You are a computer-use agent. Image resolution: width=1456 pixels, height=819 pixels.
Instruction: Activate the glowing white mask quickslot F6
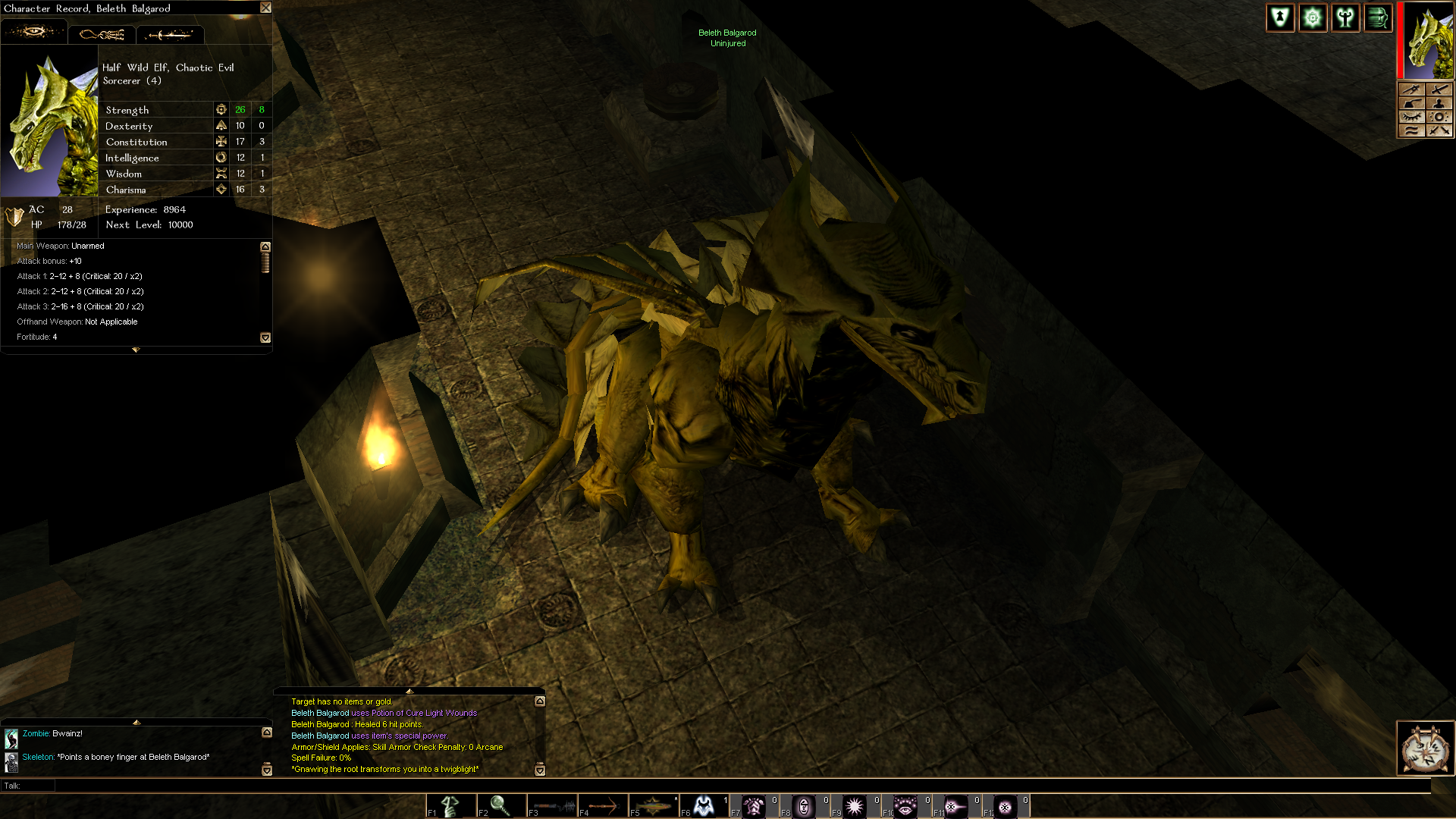[x=704, y=806]
